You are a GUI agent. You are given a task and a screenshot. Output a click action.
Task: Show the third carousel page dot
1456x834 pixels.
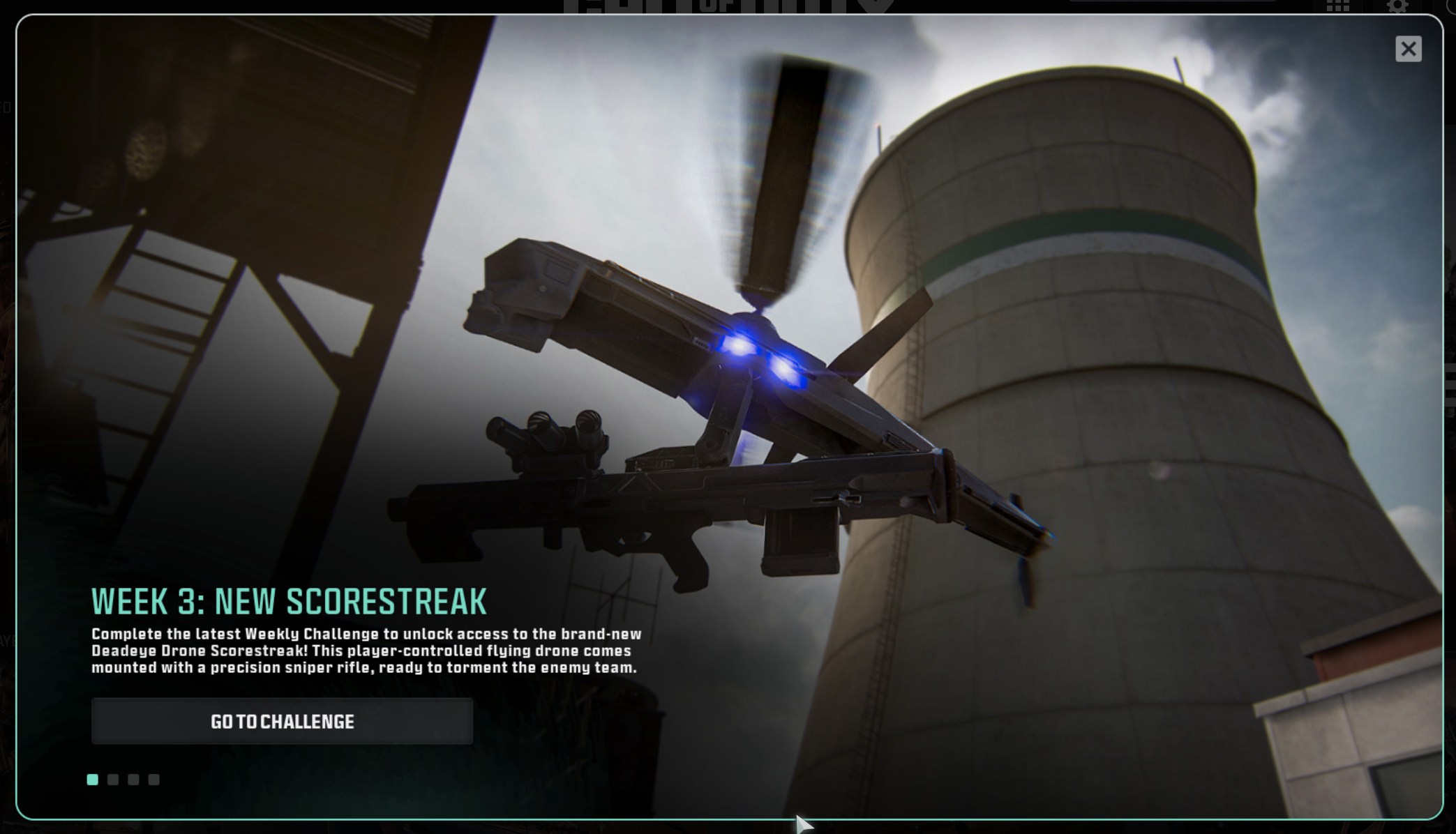pos(133,780)
